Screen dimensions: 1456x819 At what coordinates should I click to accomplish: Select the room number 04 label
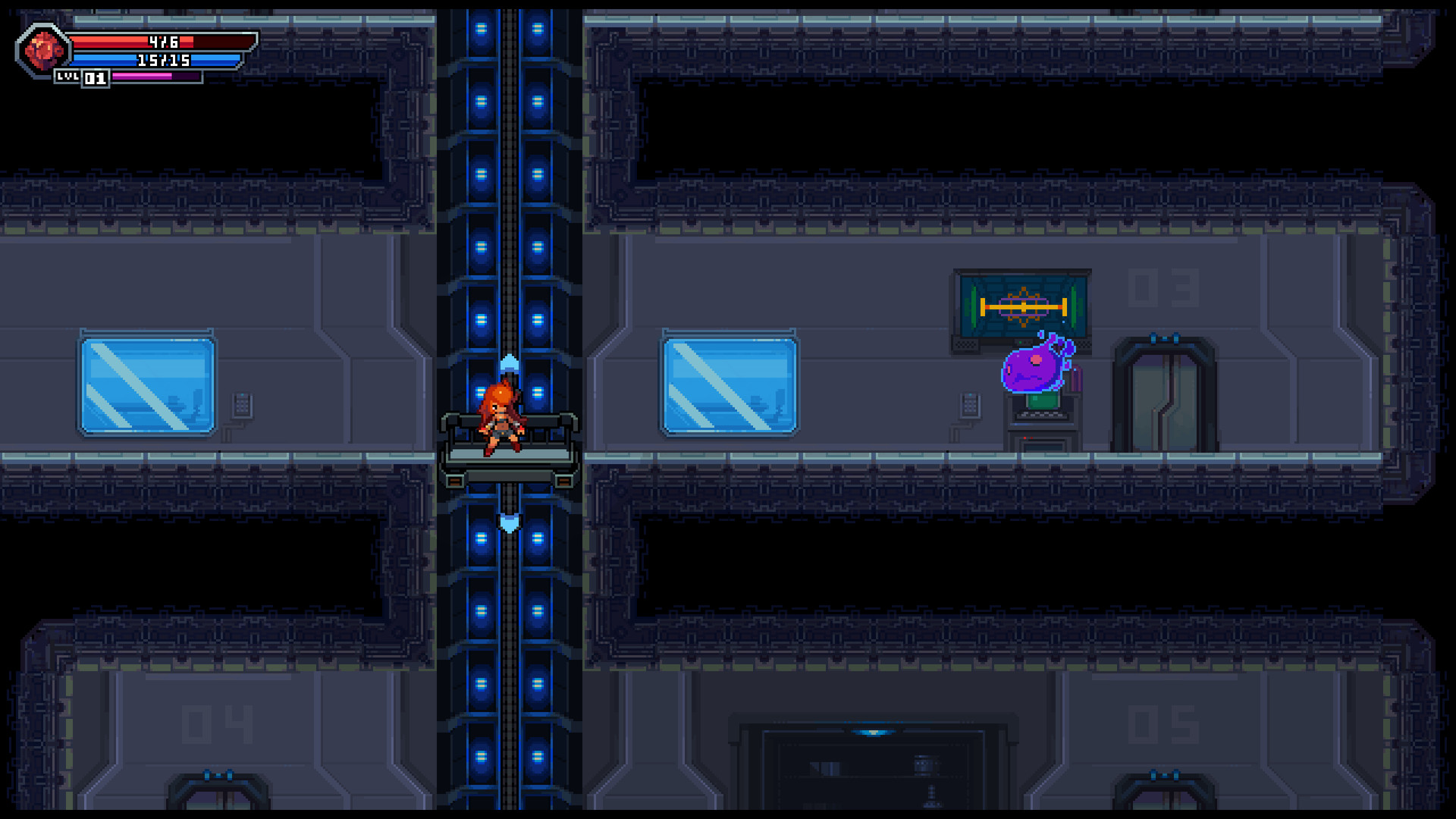point(216,724)
